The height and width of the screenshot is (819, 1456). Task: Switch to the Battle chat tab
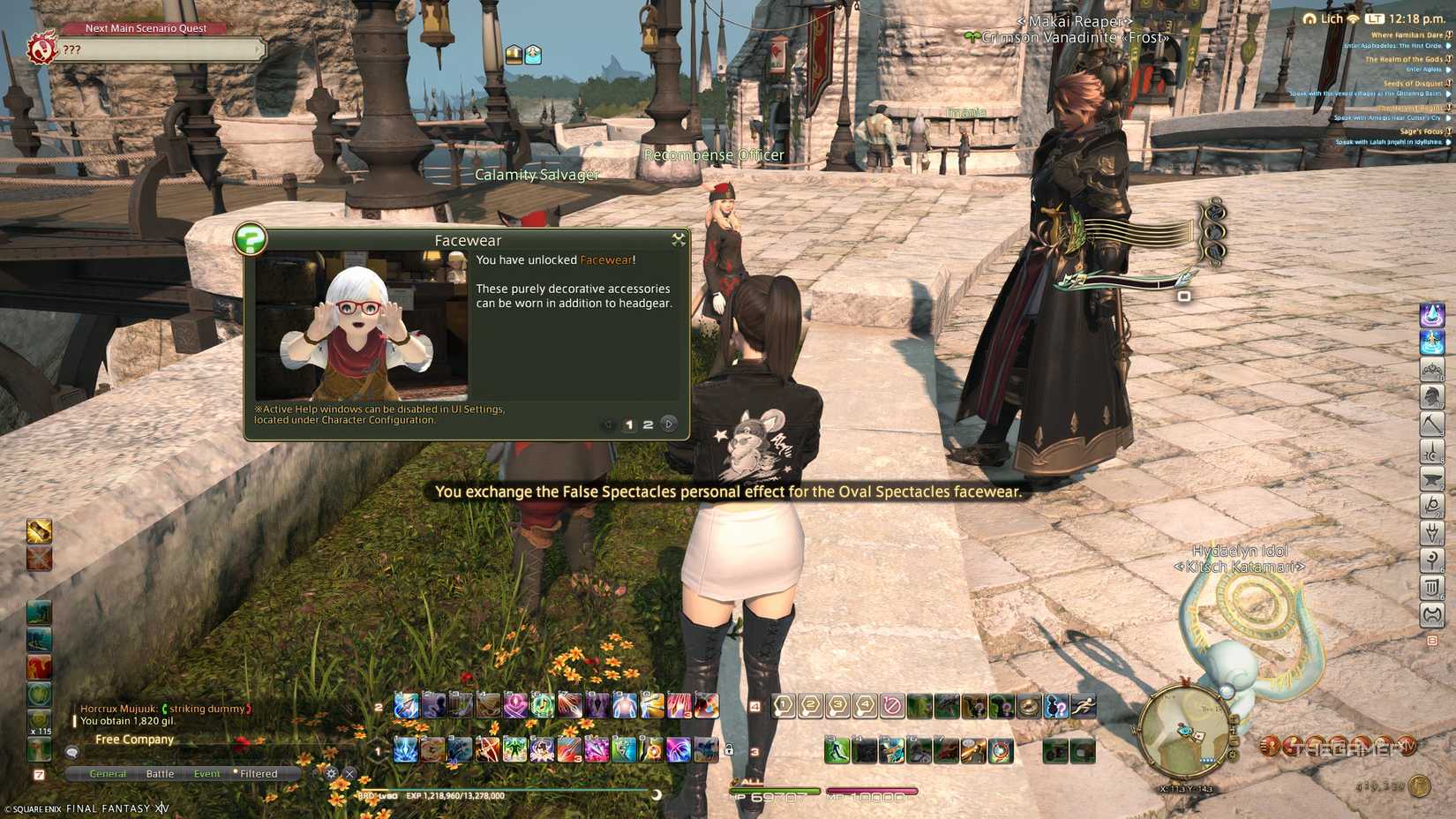tap(161, 773)
